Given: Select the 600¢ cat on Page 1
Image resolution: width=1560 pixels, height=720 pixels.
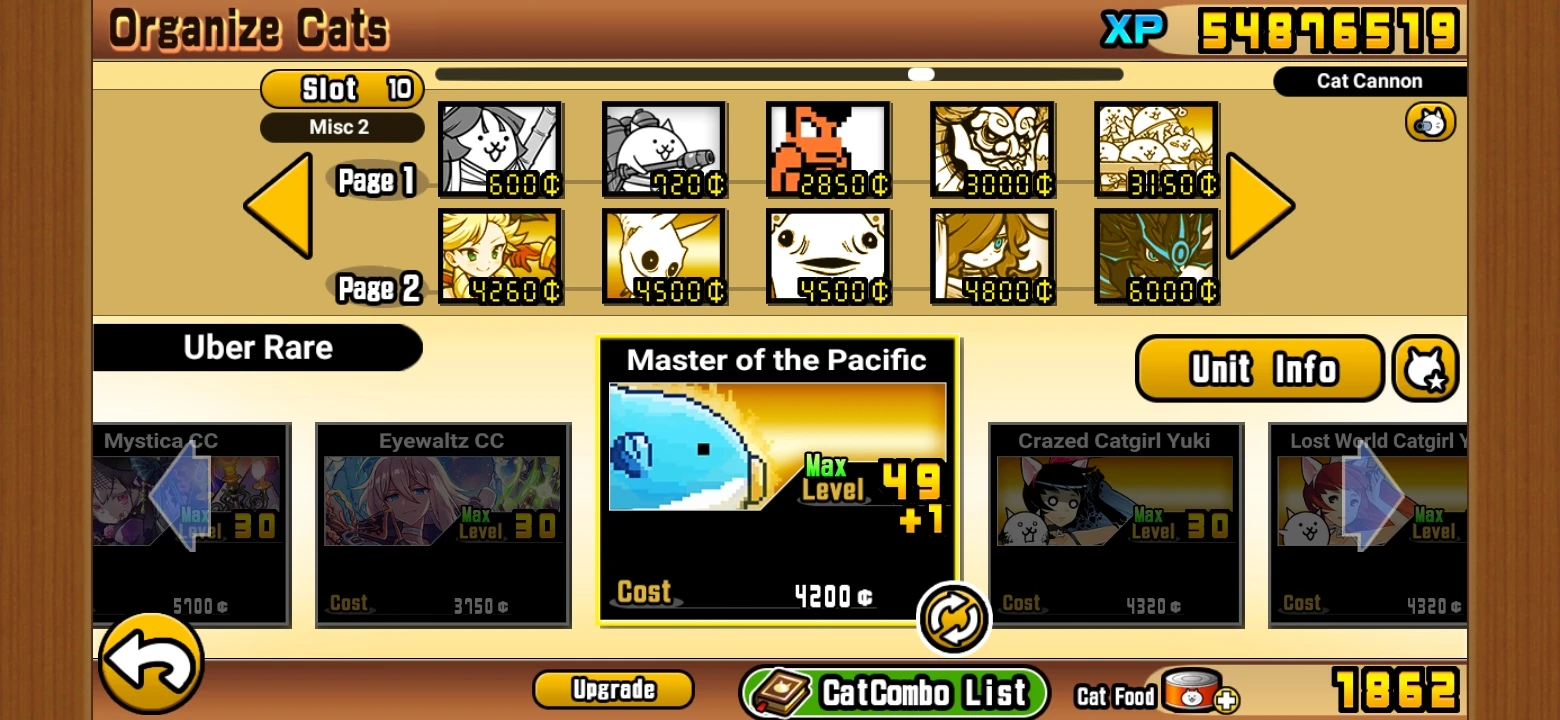Looking at the screenshot, I should pos(501,150).
